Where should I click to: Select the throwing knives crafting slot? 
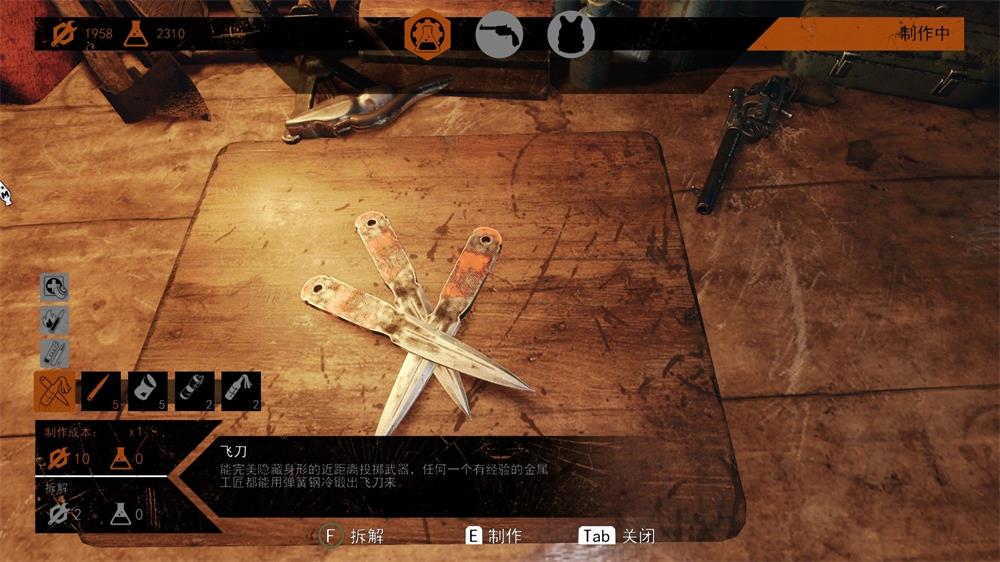coord(55,391)
